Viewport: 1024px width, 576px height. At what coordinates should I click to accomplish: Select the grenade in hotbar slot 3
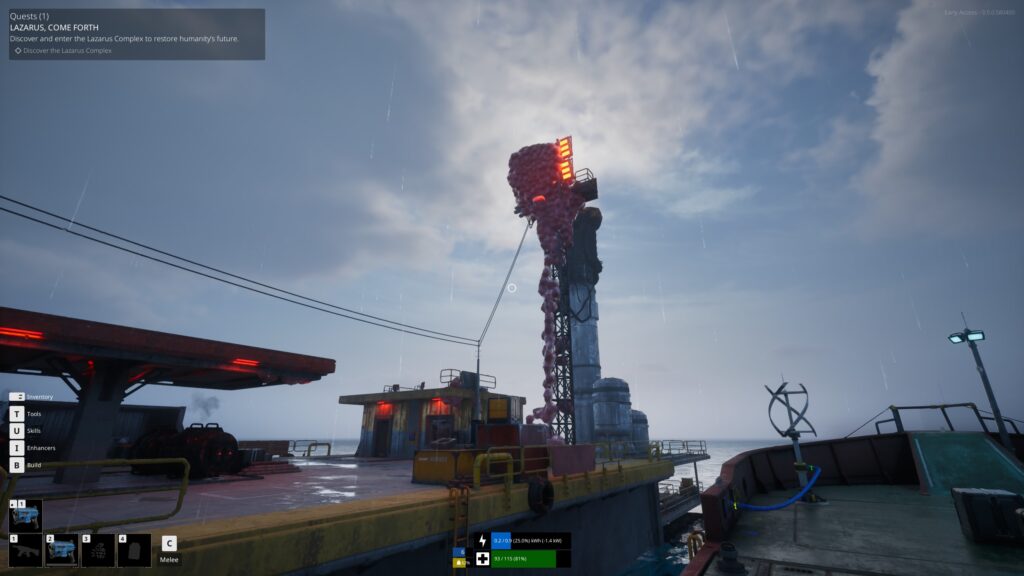point(98,551)
